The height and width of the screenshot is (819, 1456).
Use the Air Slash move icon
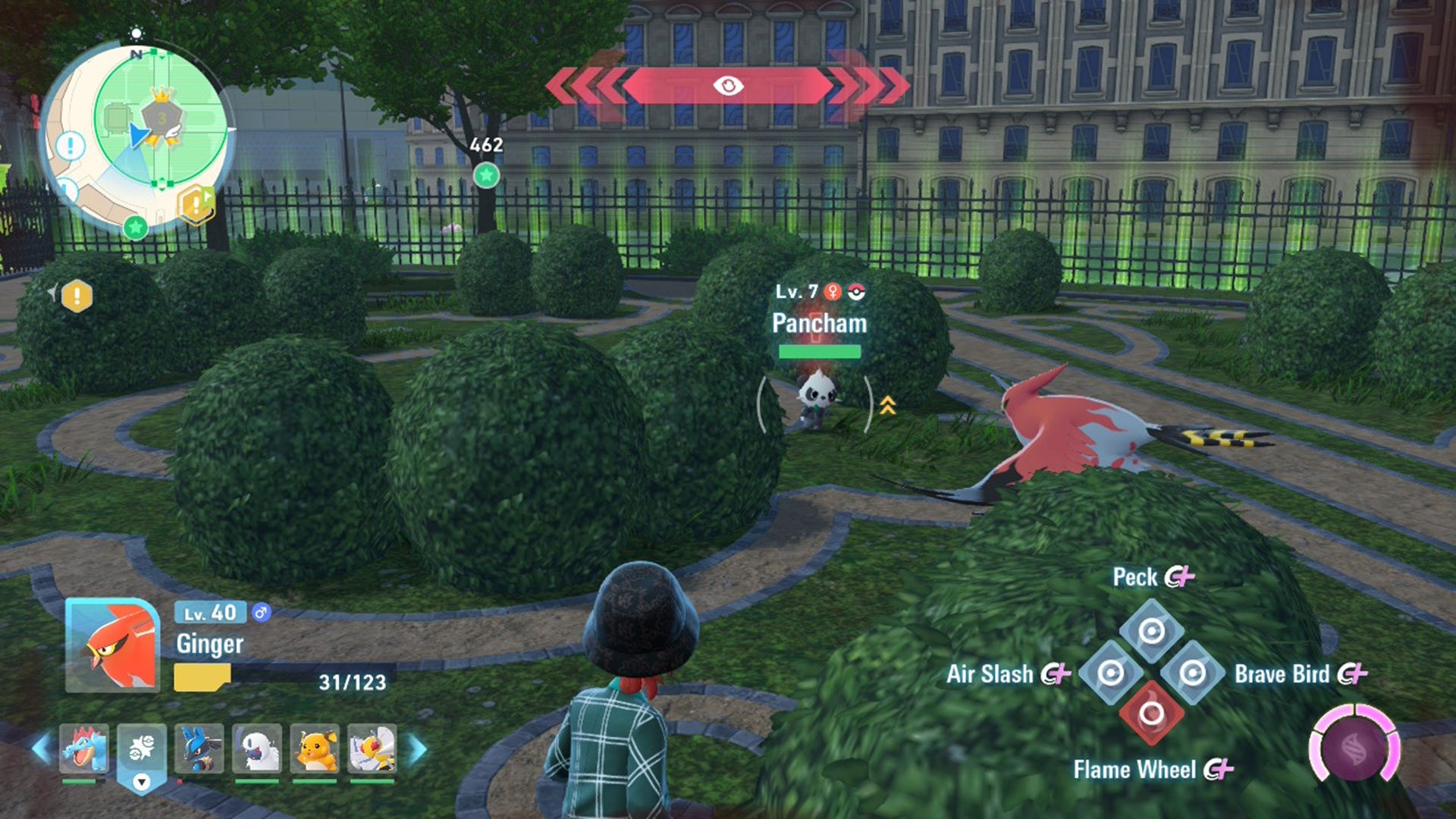[x=1111, y=673]
